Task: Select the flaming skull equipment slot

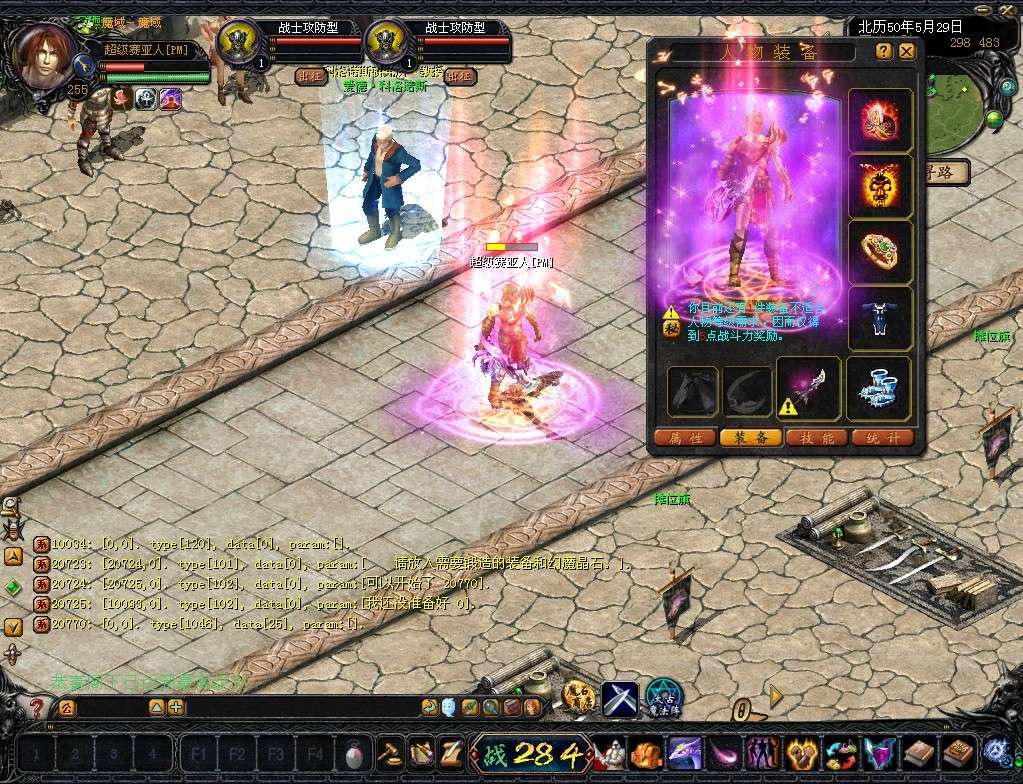Action: 880,185
